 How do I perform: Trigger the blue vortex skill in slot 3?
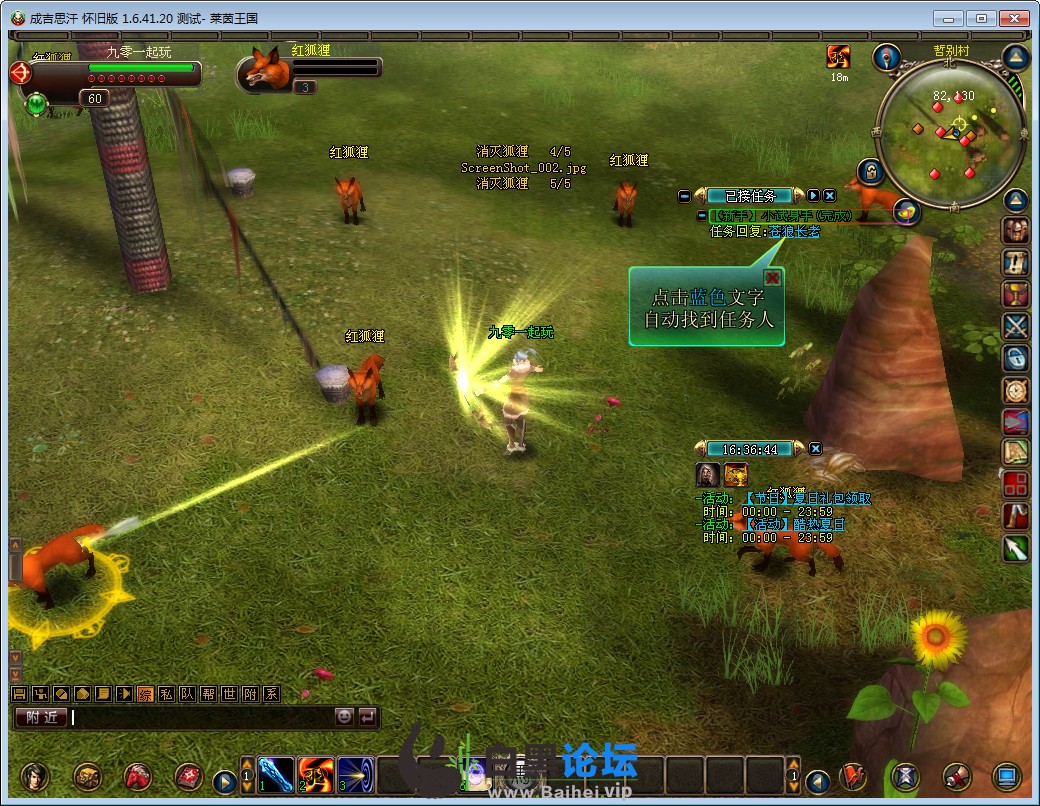click(x=356, y=775)
